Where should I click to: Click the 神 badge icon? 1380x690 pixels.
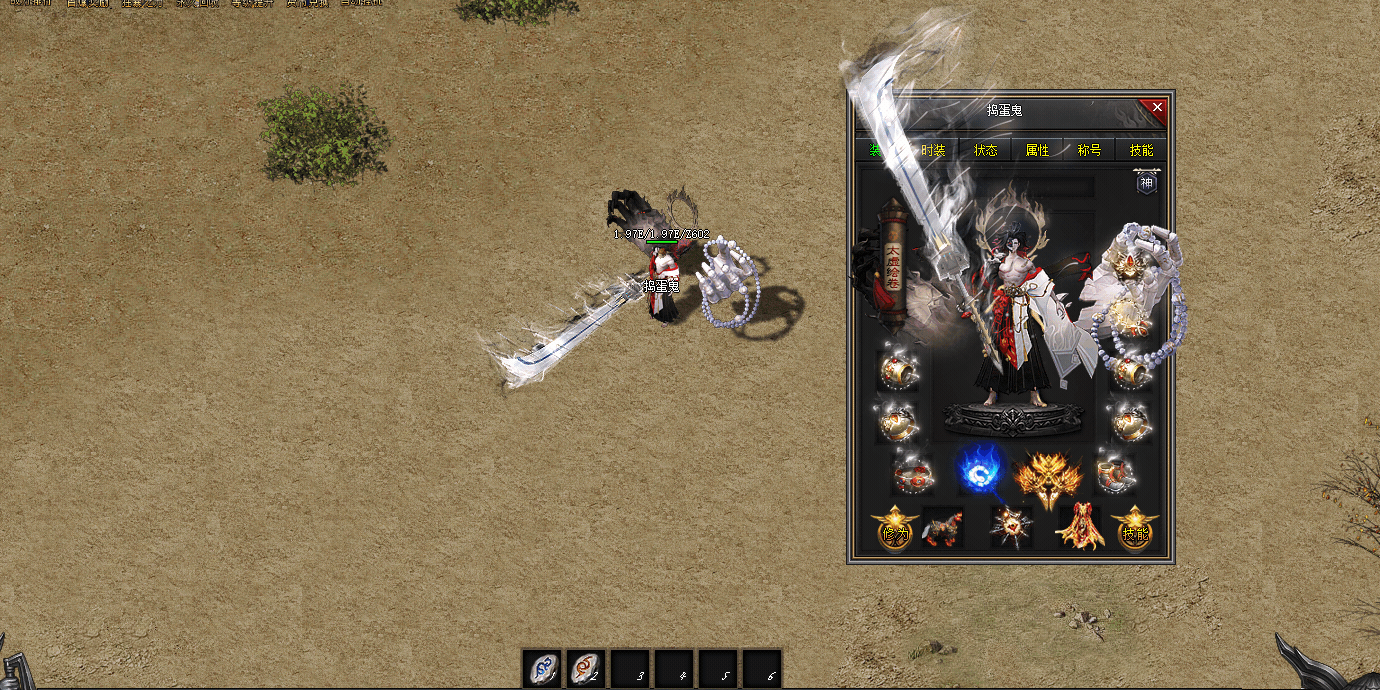(1146, 183)
